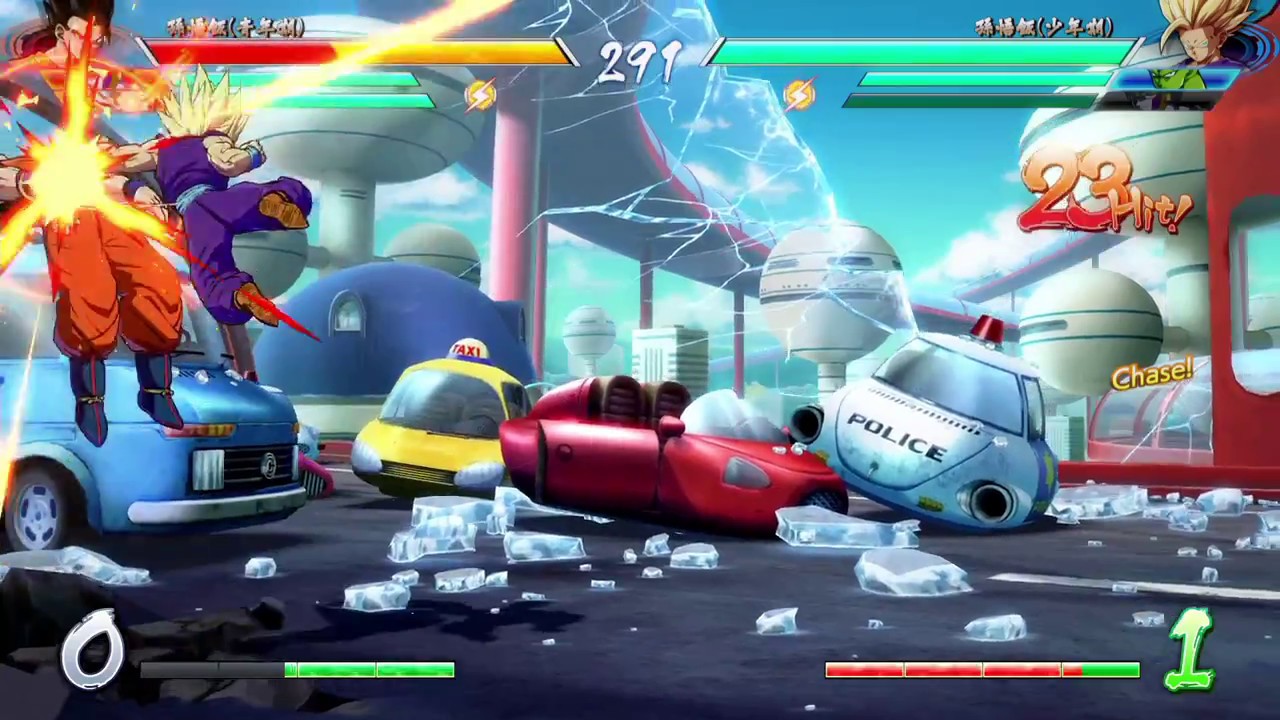
Task: Click the Chase! indicator text
Action: coord(1153,375)
